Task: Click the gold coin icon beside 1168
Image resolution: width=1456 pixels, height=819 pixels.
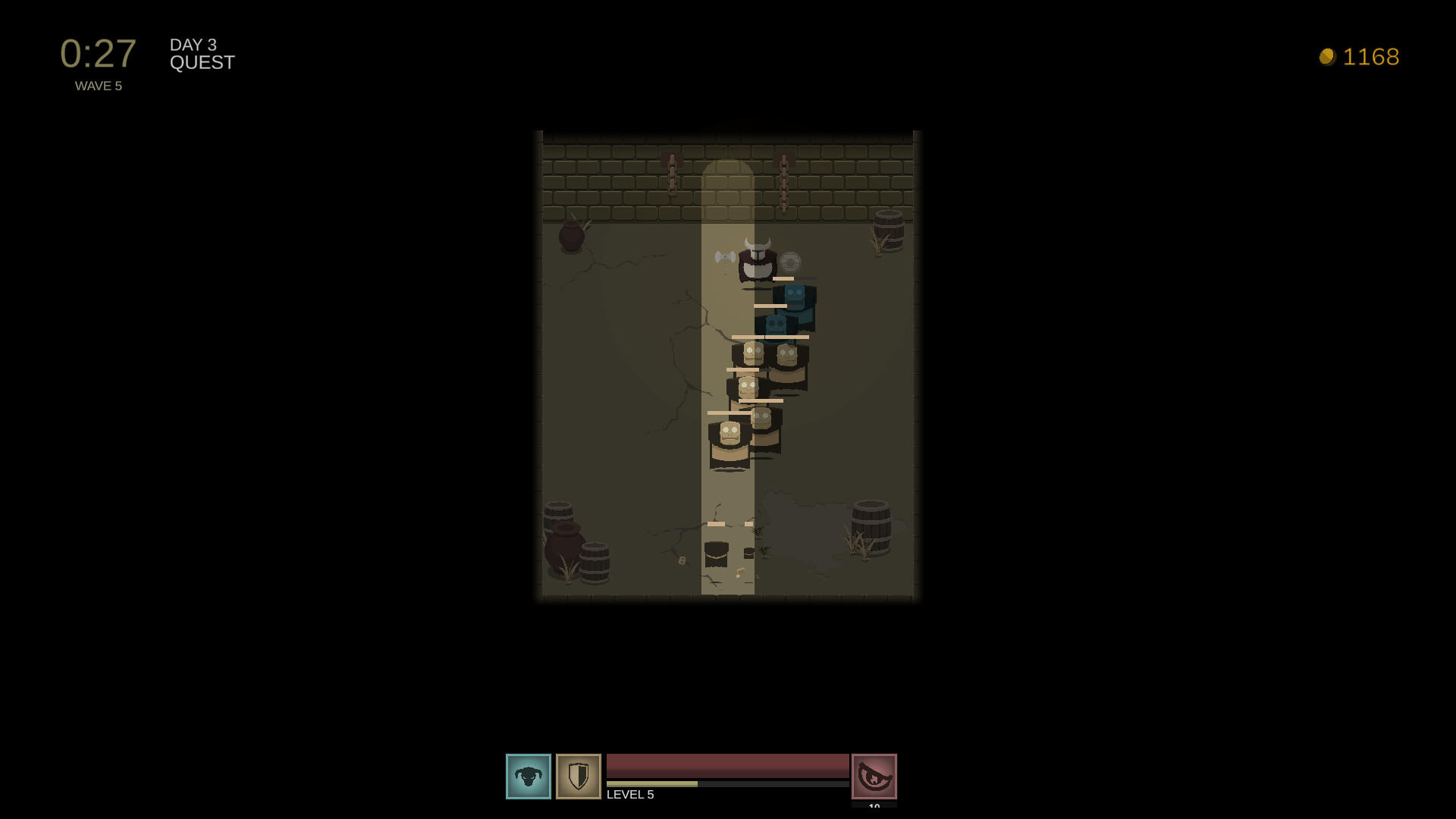Action: [x=1327, y=56]
